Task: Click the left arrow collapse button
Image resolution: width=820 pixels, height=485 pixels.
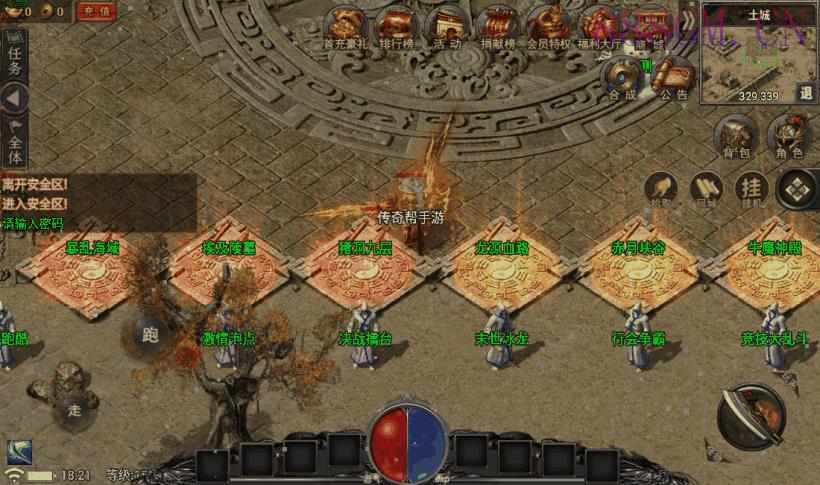Action: (x=14, y=99)
